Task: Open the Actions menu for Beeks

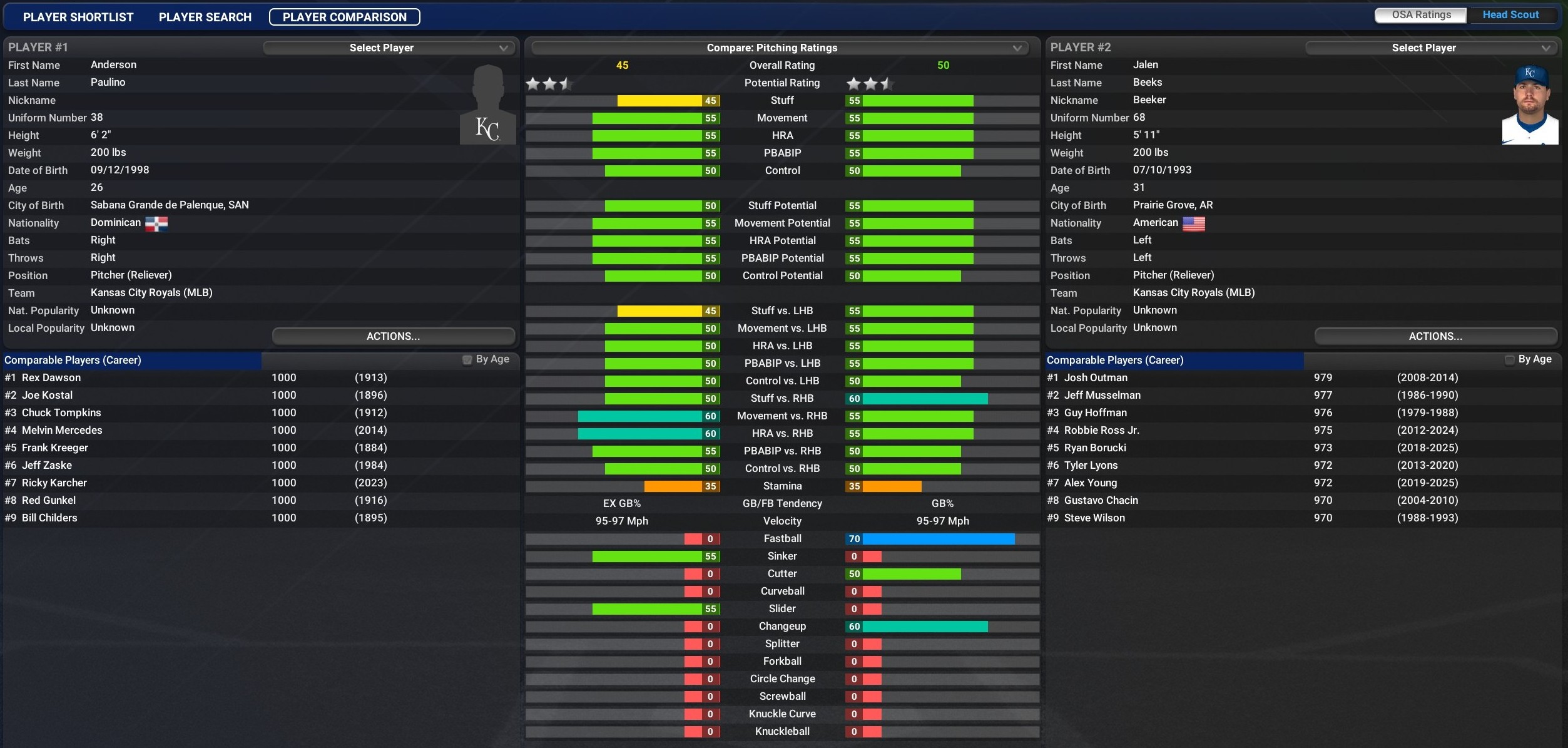Action: pyautogui.click(x=1435, y=336)
